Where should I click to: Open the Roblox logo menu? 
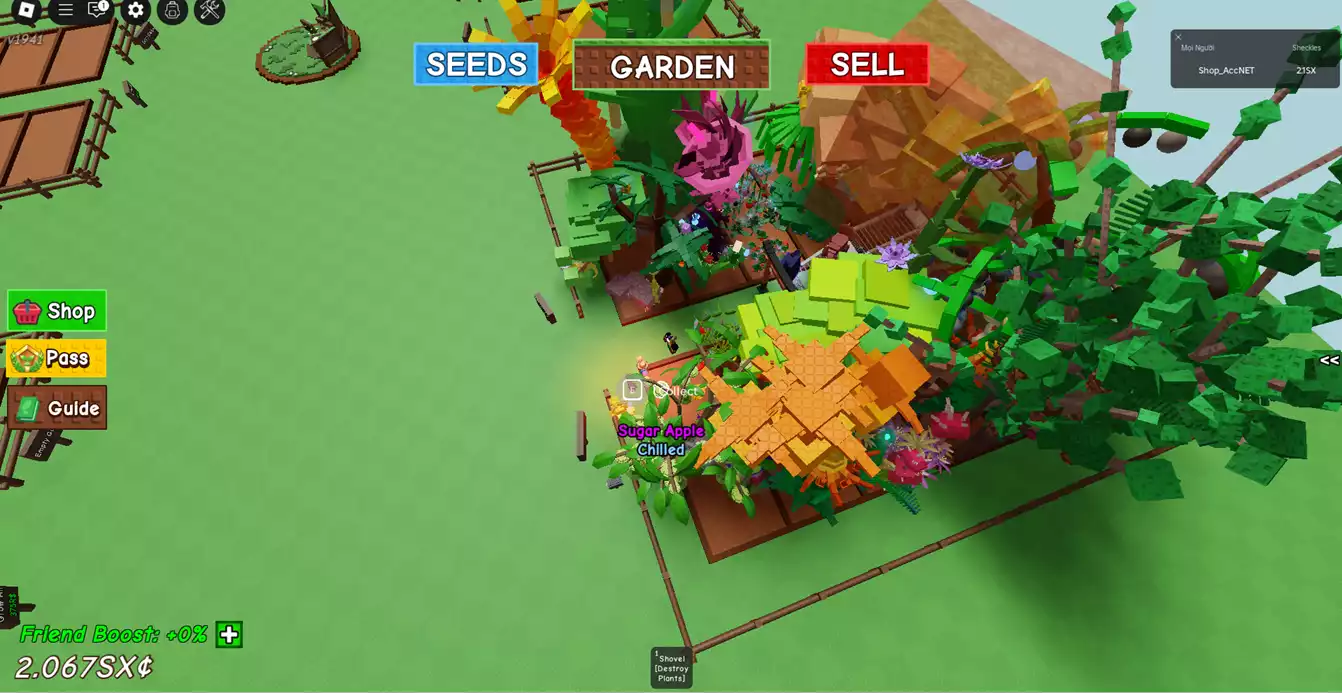click(26, 10)
